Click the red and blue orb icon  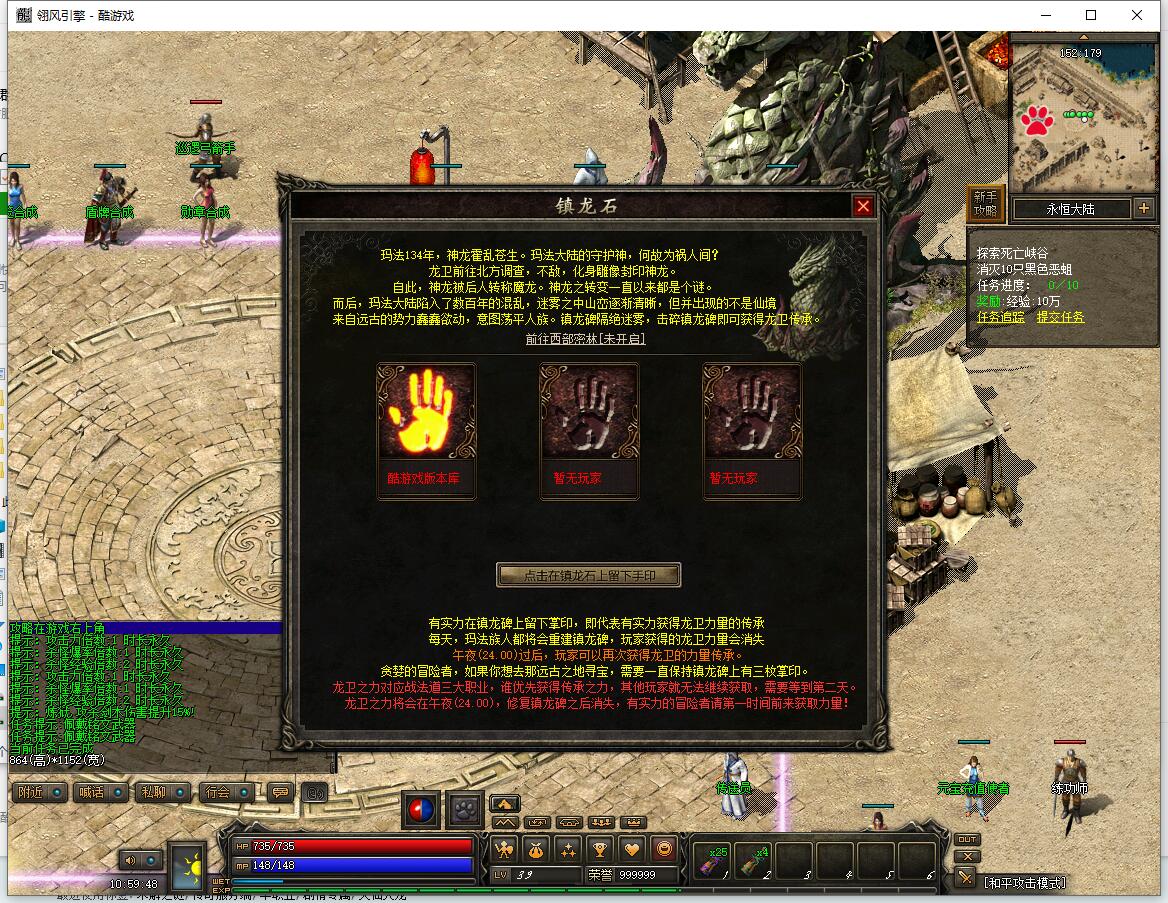point(421,809)
